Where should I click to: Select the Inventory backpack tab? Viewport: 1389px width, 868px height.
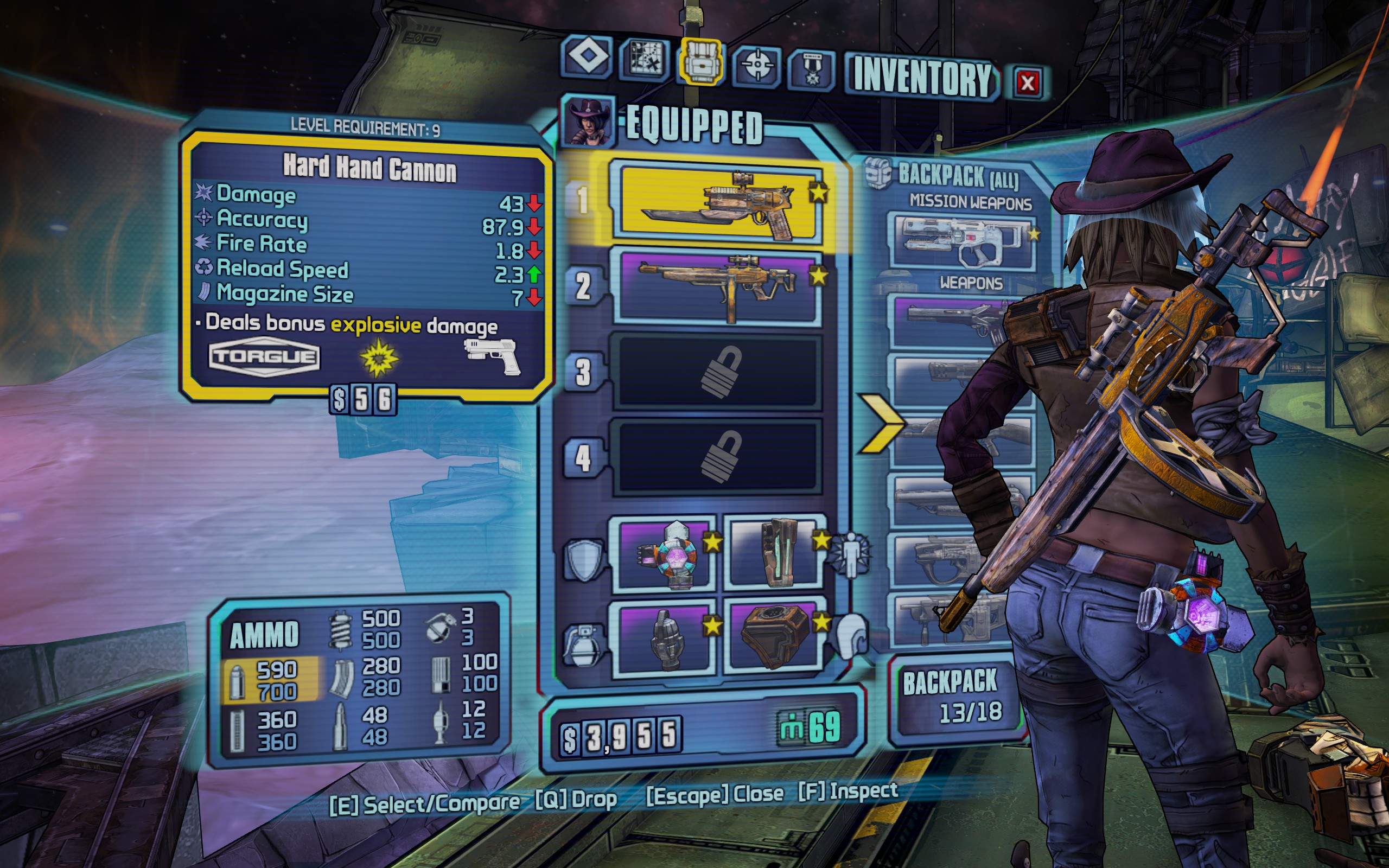click(702, 61)
